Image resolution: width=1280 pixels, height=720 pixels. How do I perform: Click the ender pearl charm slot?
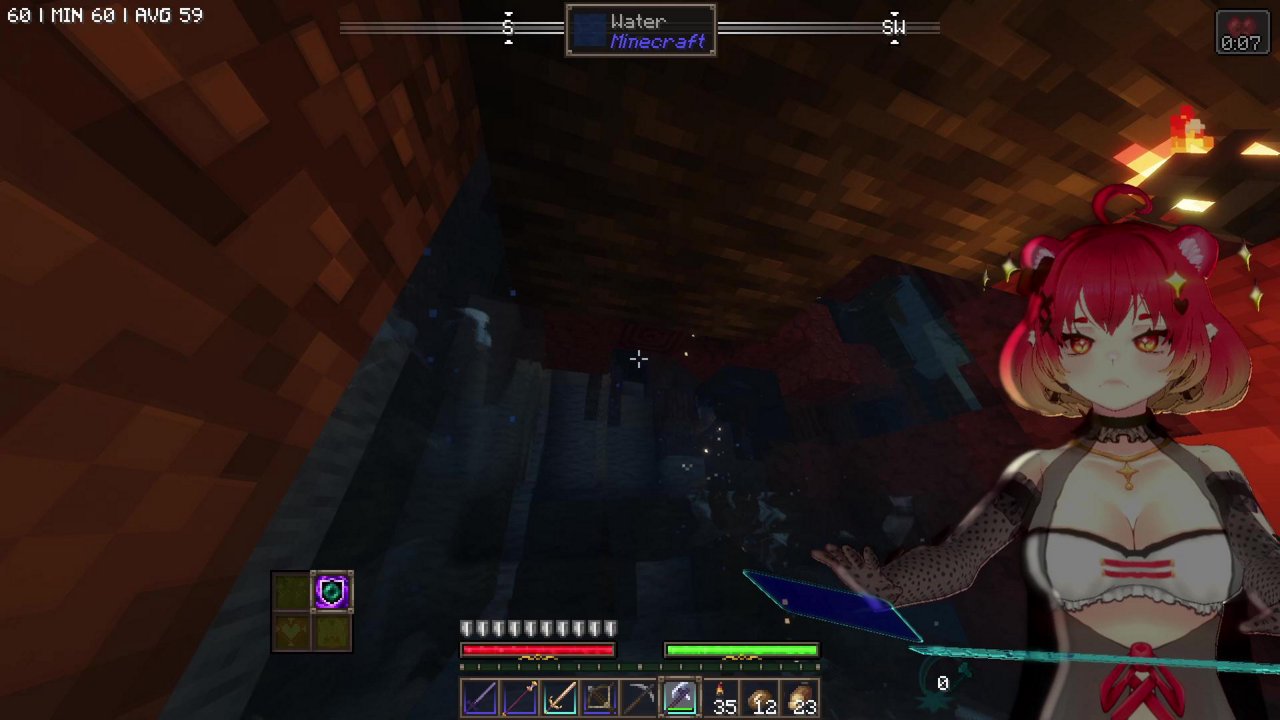click(x=331, y=591)
